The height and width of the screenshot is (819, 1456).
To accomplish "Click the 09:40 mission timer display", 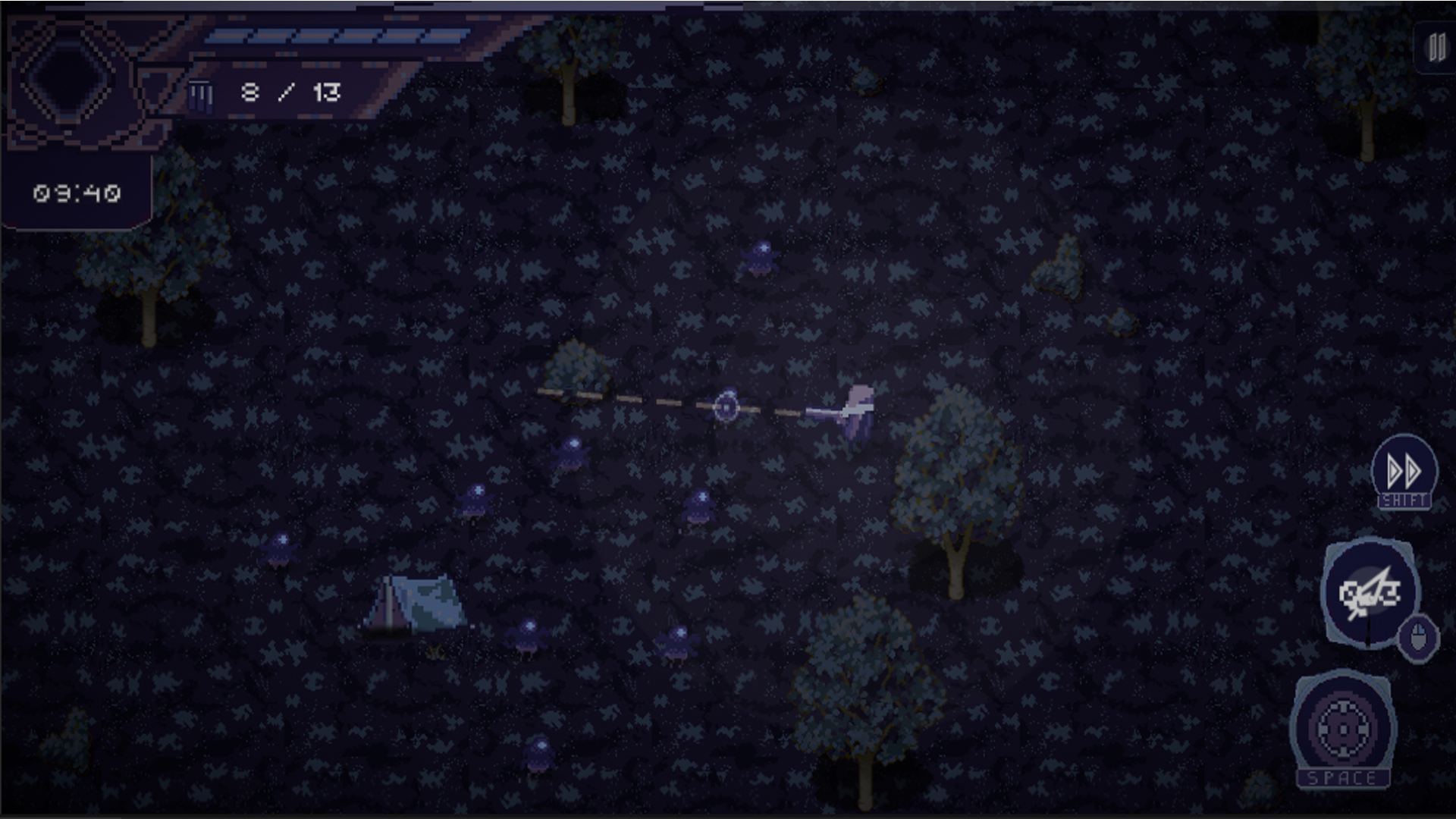I will point(76,192).
